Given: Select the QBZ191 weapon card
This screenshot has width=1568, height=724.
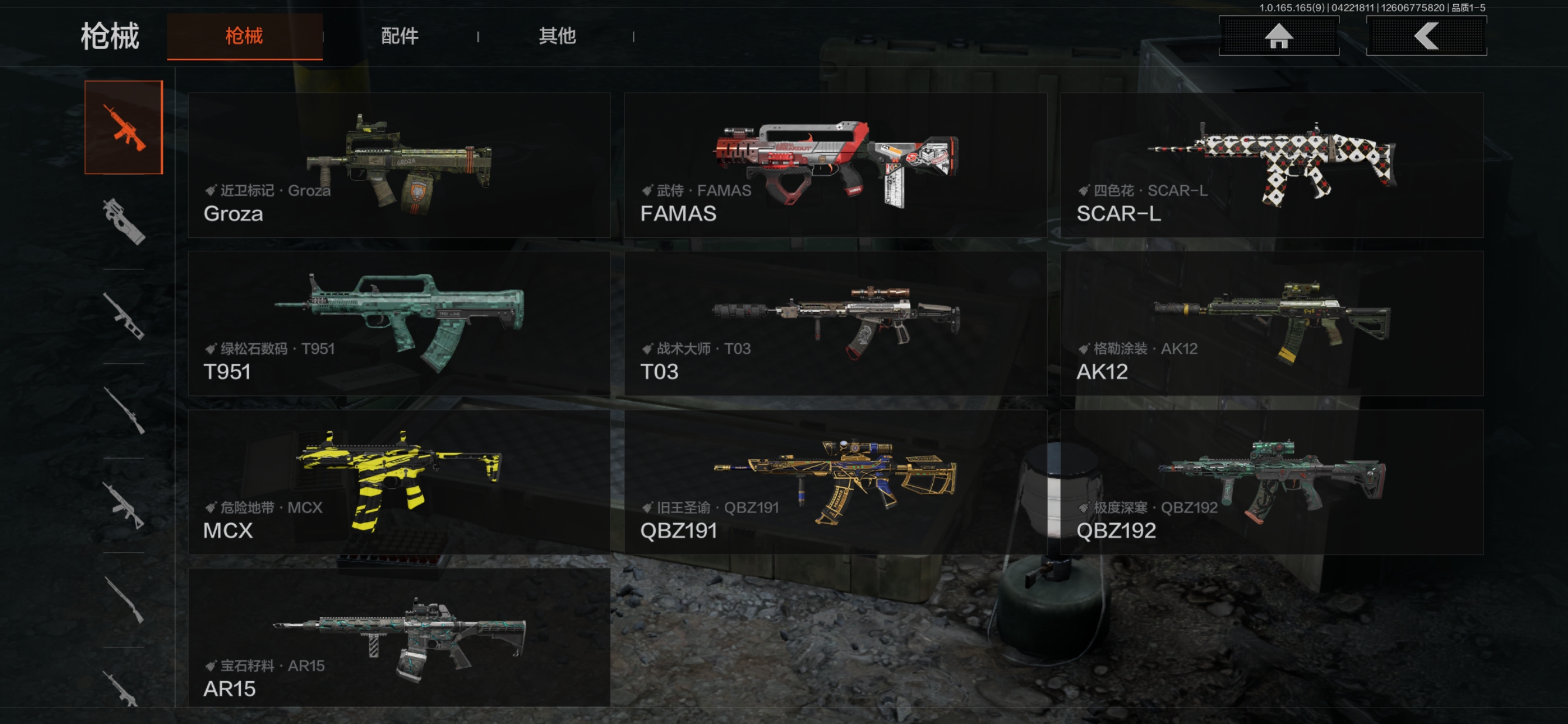Looking at the screenshot, I should (x=835, y=482).
